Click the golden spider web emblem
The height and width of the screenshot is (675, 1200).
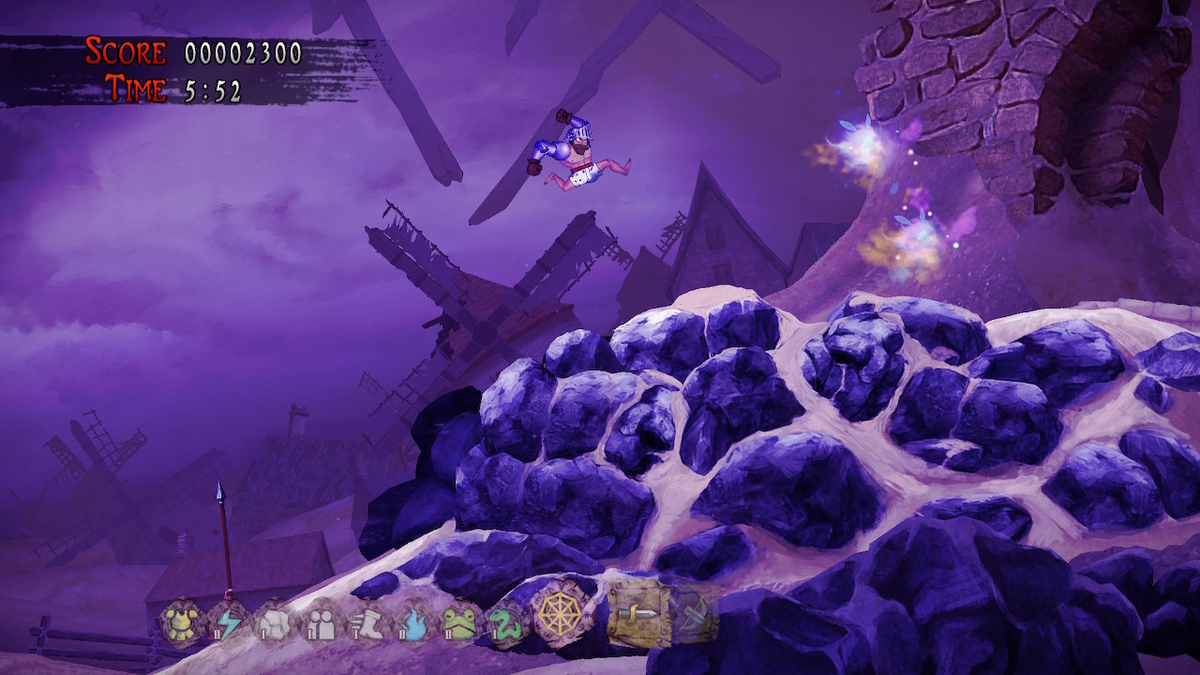558,613
